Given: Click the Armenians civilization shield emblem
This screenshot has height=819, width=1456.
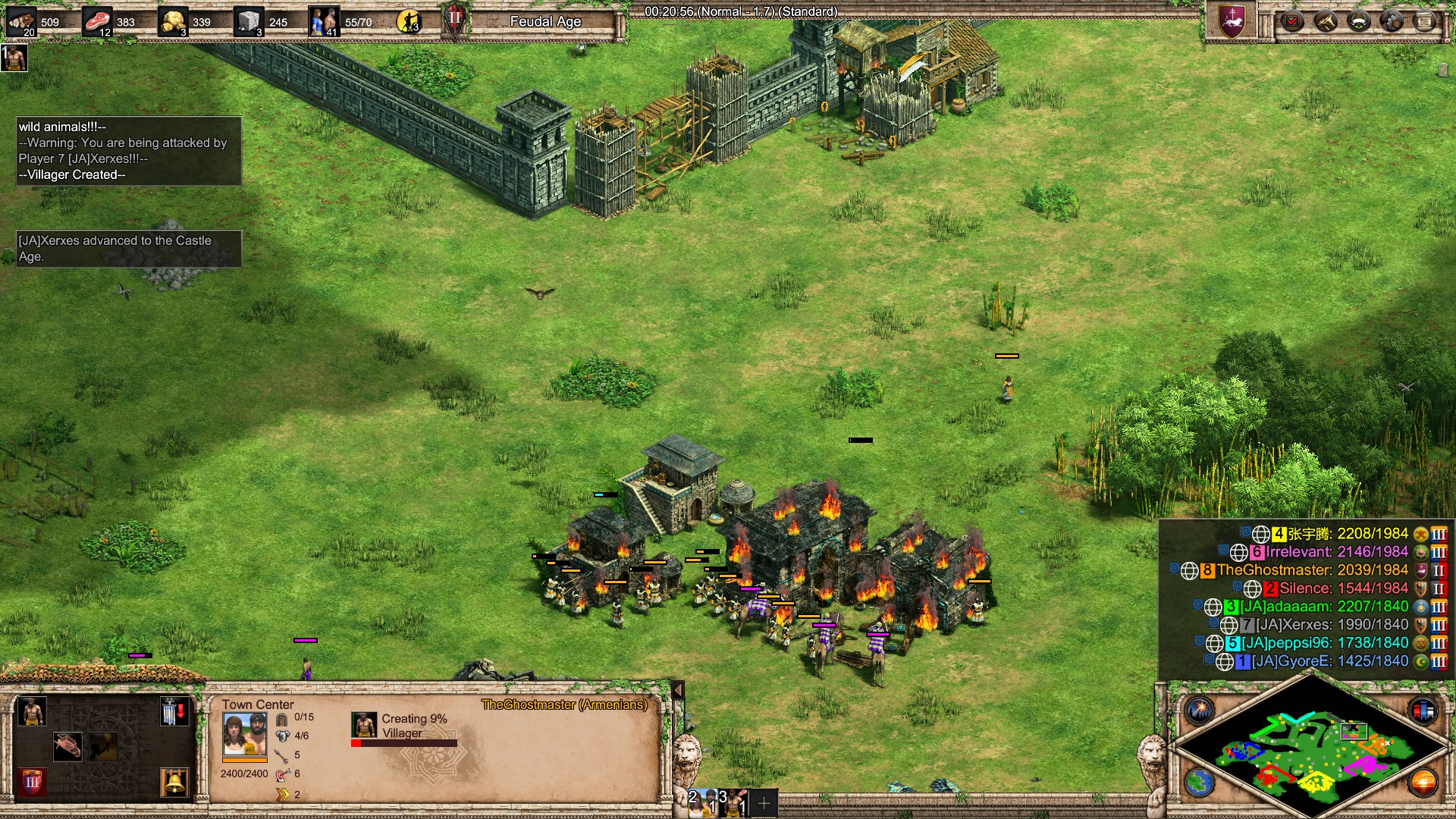Looking at the screenshot, I should [1232, 21].
